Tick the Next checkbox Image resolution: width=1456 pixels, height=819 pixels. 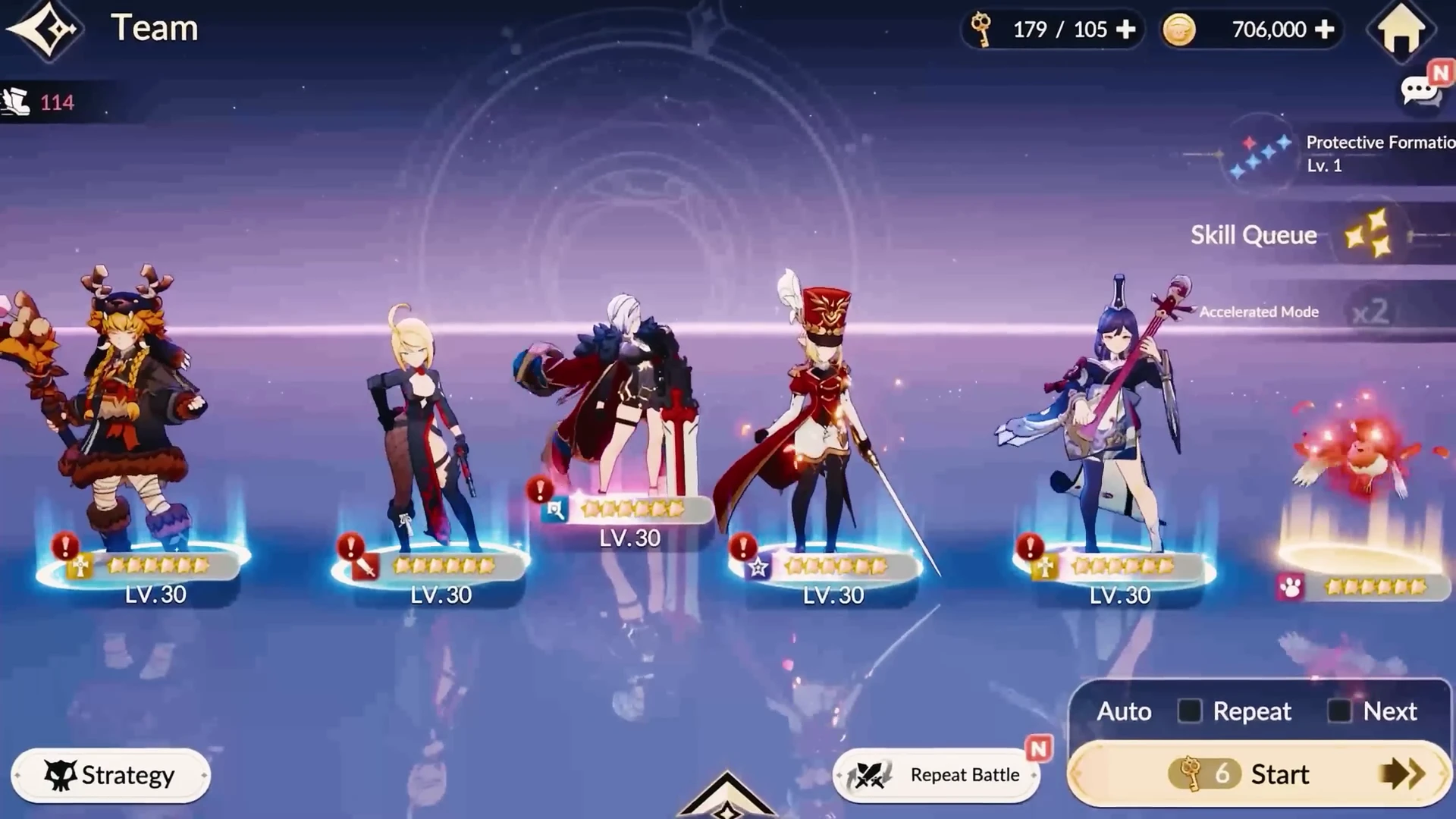click(x=1339, y=711)
